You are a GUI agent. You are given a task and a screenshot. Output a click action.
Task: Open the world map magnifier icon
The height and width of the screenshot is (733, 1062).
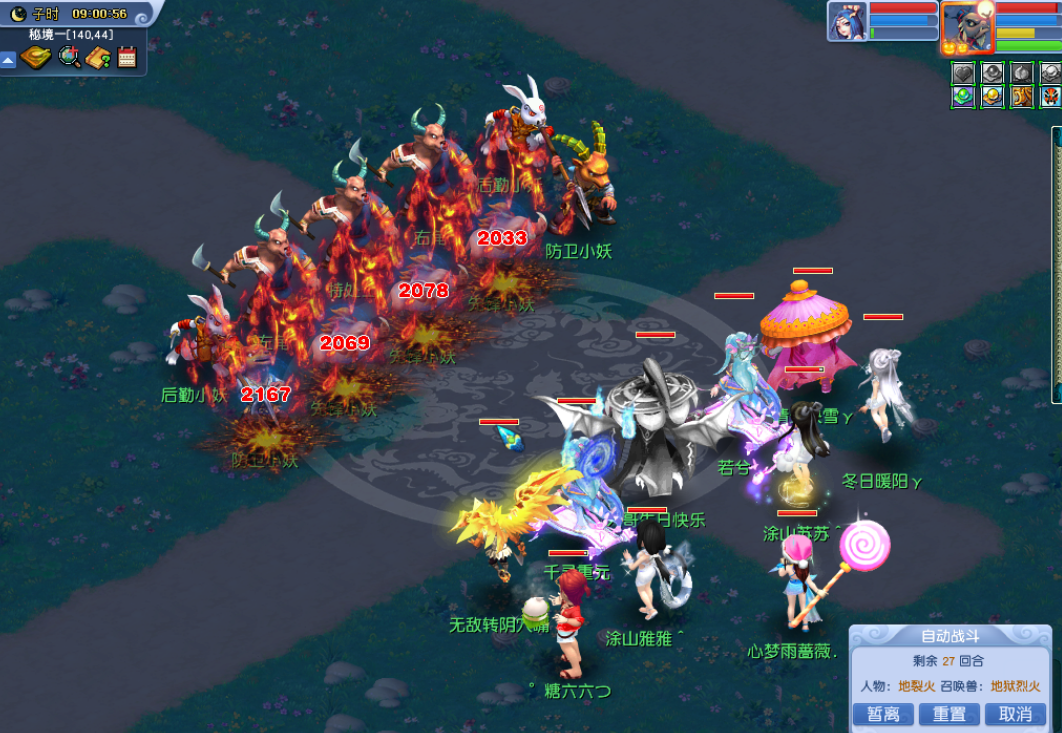tap(69, 57)
